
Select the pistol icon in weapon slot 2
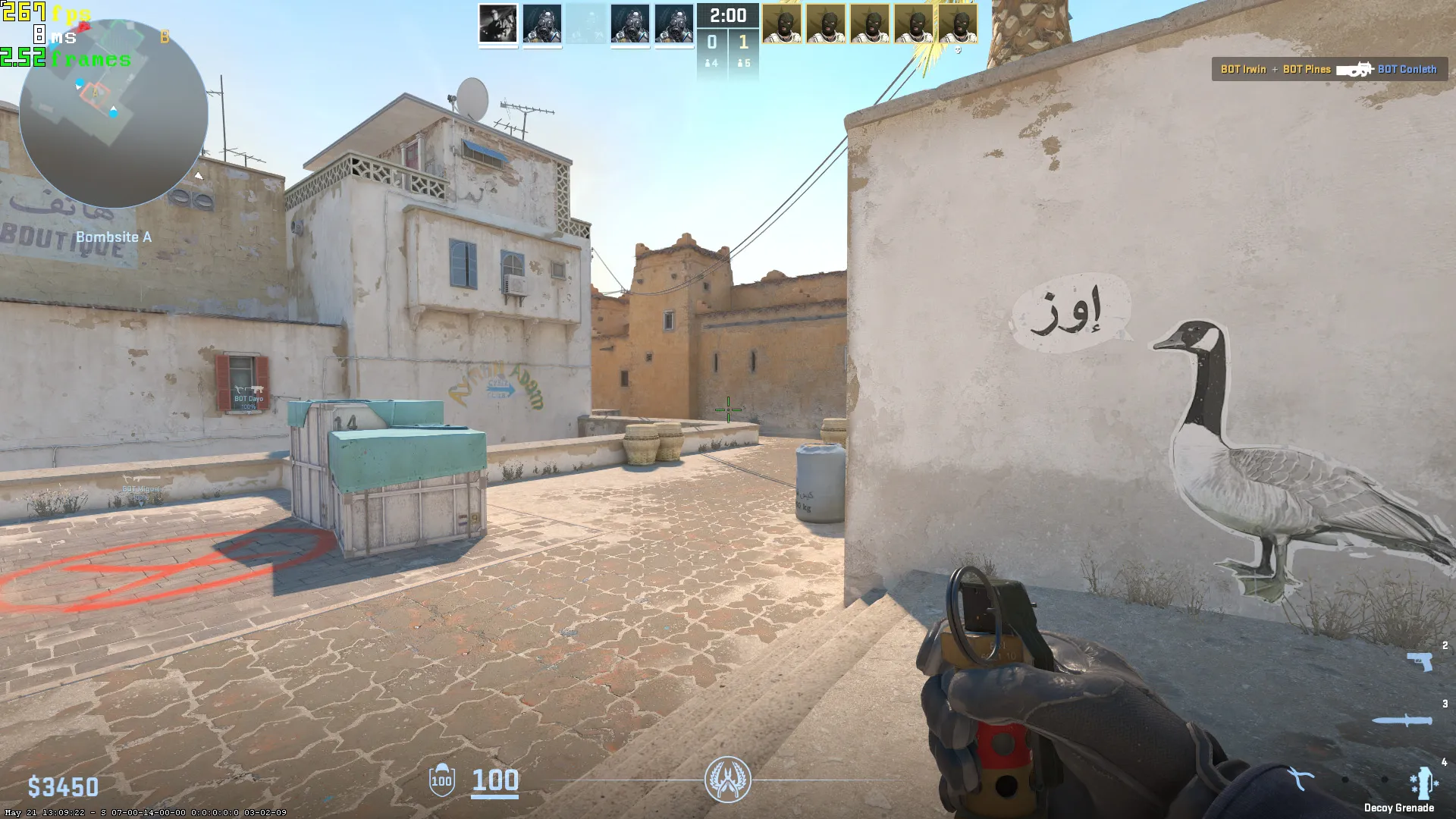coord(1419,661)
